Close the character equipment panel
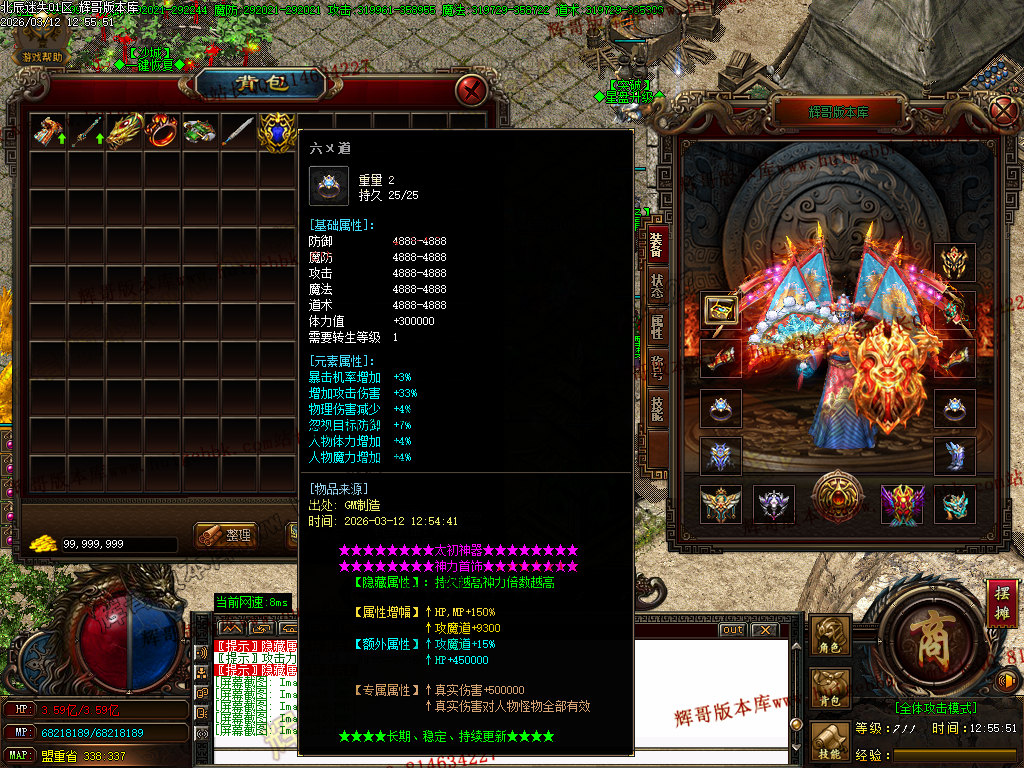This screenshot has height=768, width=1024. click(1003, 110)
